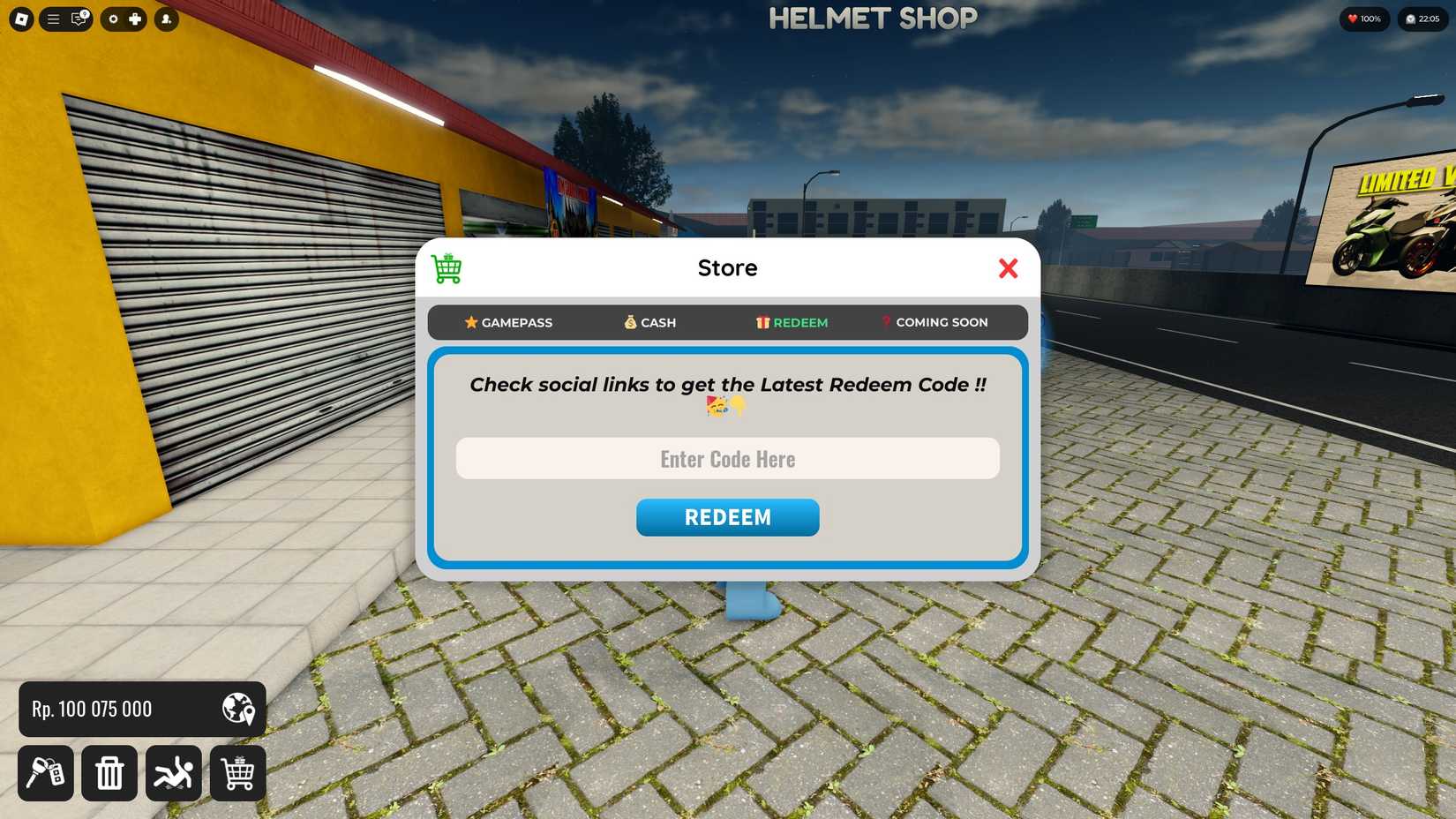View the COMING SOON tab

(934, 322)
